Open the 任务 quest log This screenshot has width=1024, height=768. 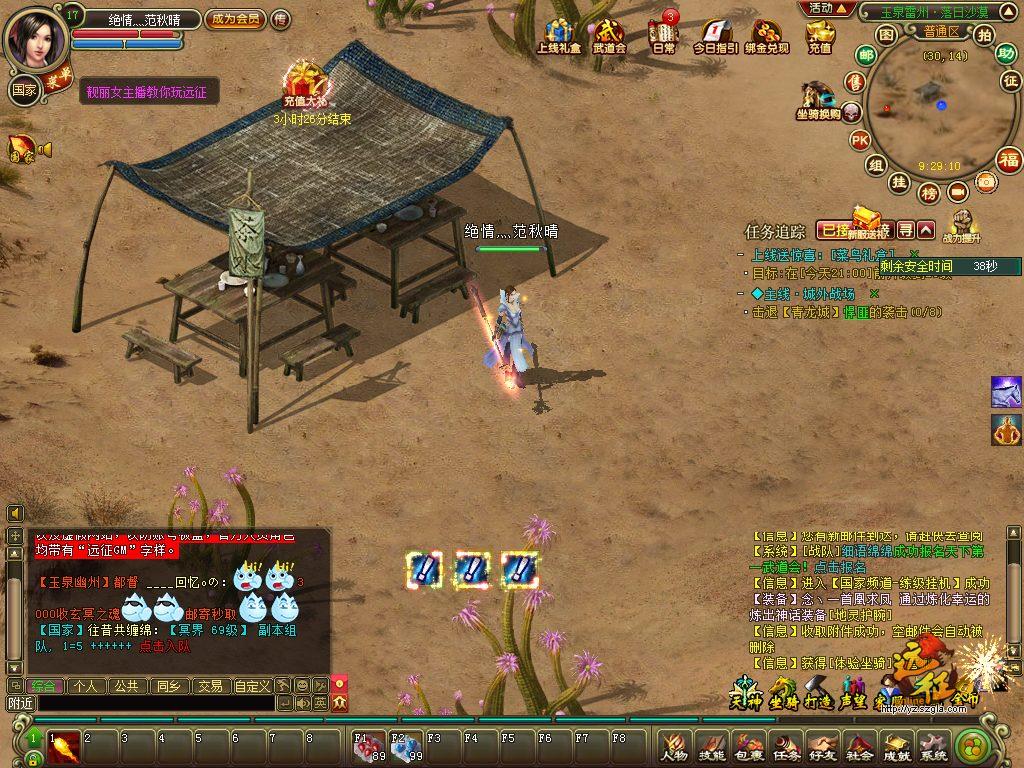[786, 745]
